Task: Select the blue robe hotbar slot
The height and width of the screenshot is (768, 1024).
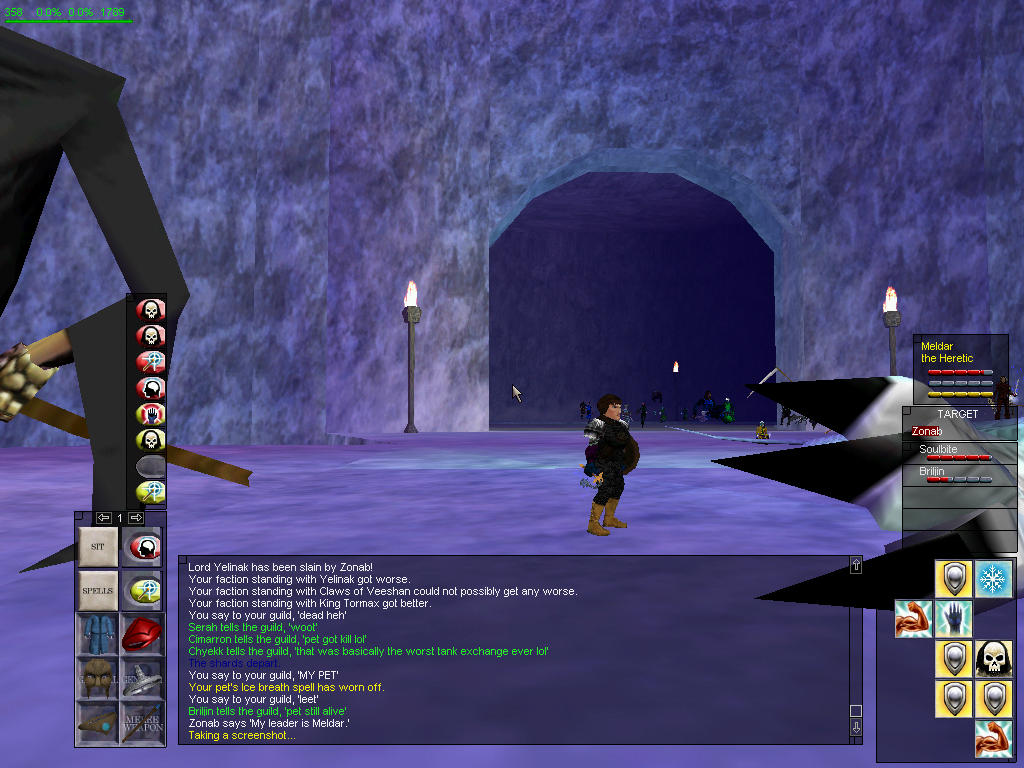Action: click(98, 633)
